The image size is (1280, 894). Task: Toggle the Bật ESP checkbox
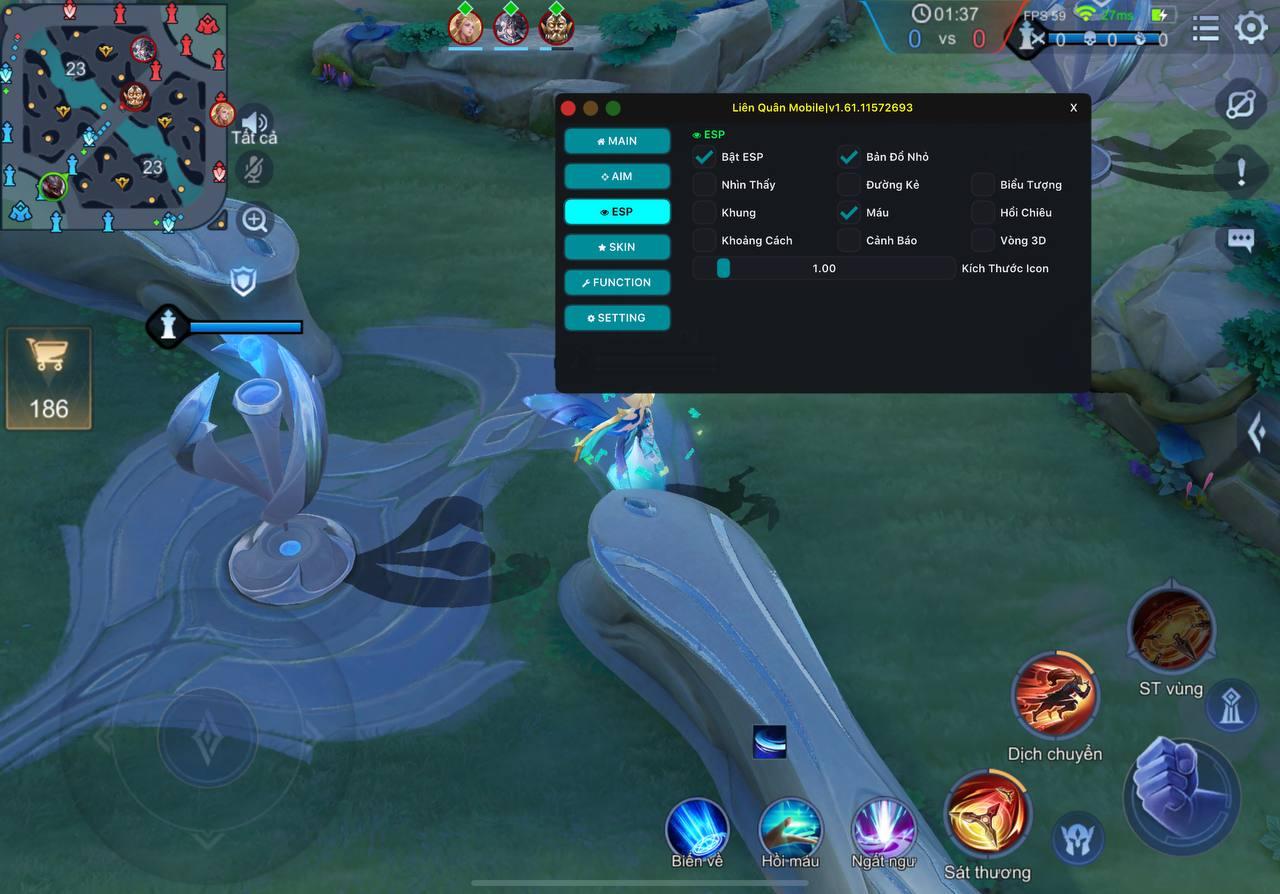[705, 157]
